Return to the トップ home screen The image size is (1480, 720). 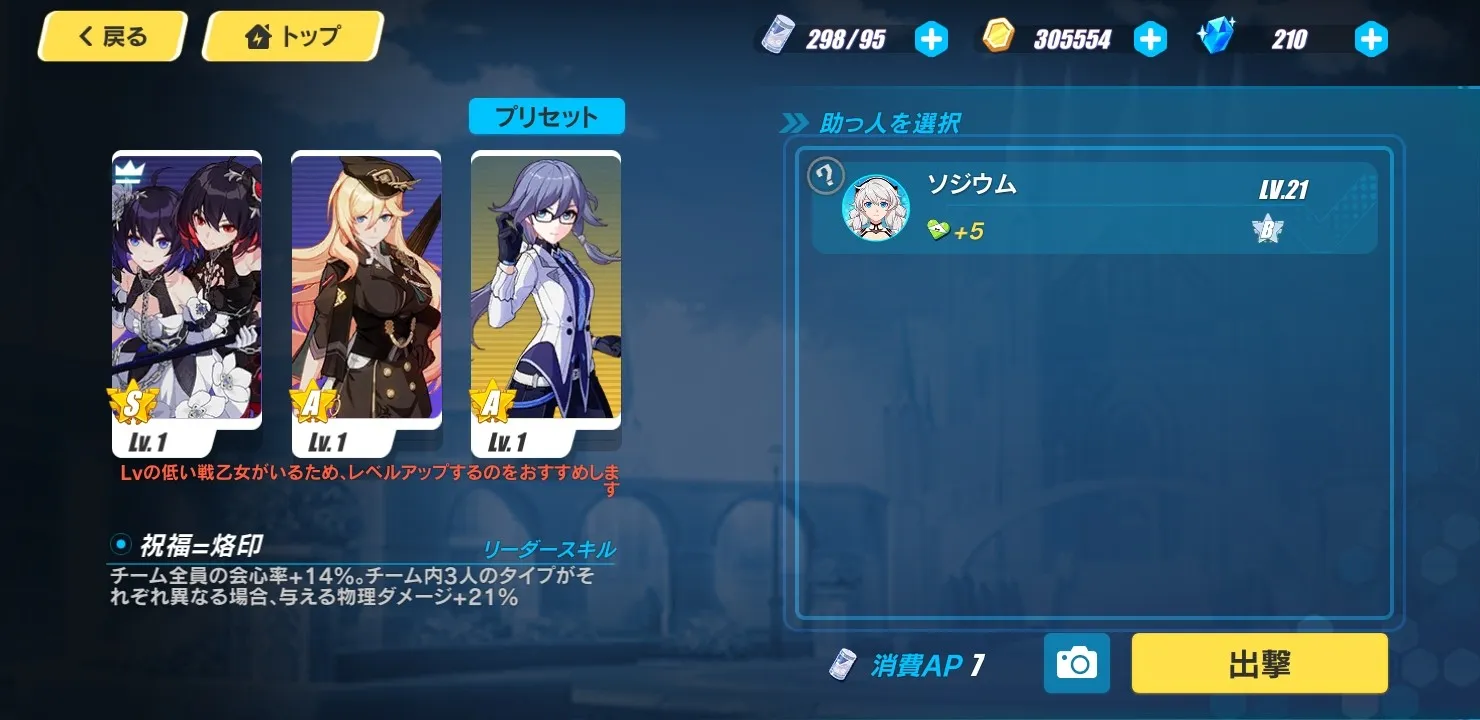[x=292, y=38]
